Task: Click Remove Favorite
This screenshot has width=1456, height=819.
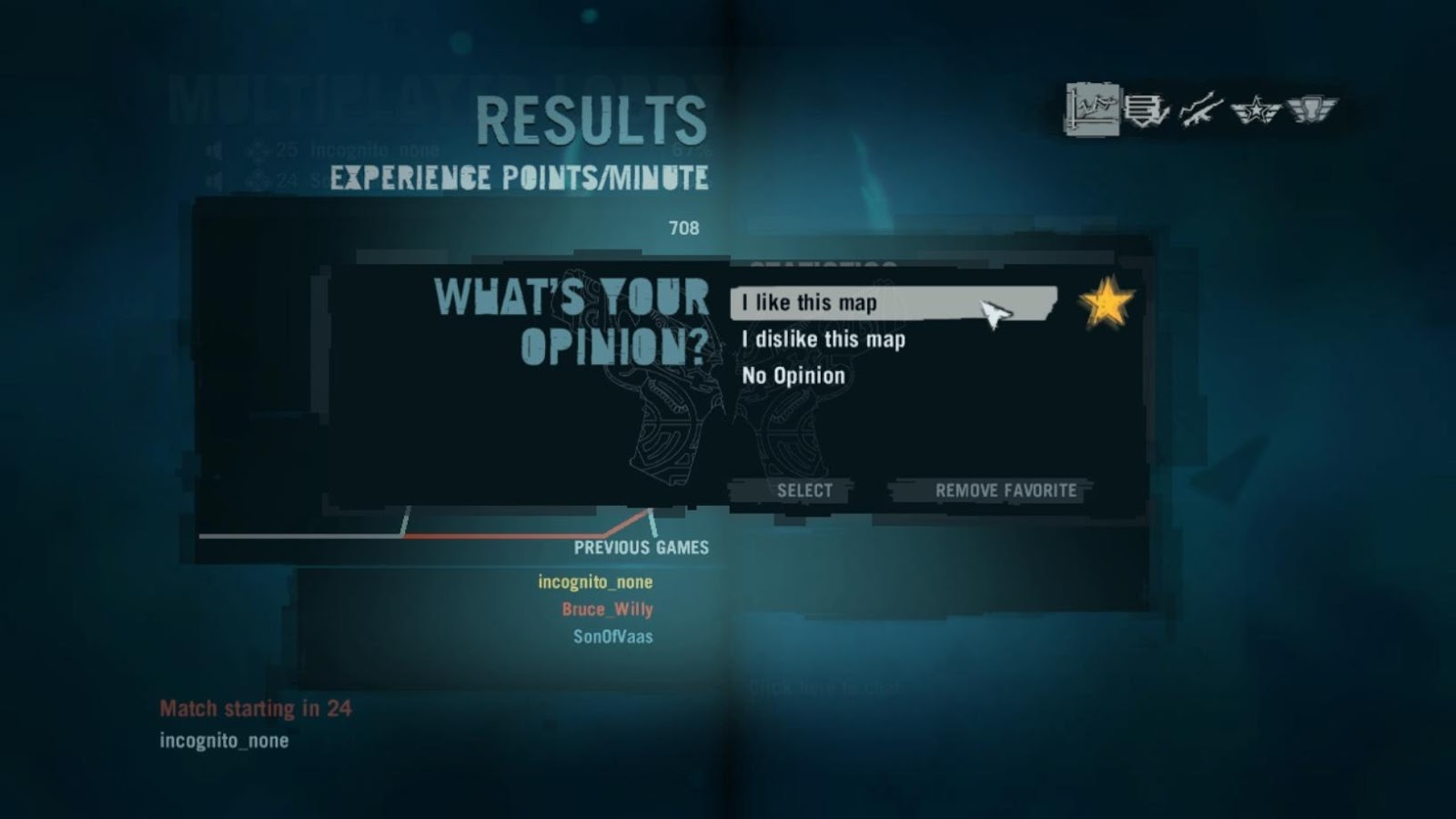Action: tap(1006, 490)
